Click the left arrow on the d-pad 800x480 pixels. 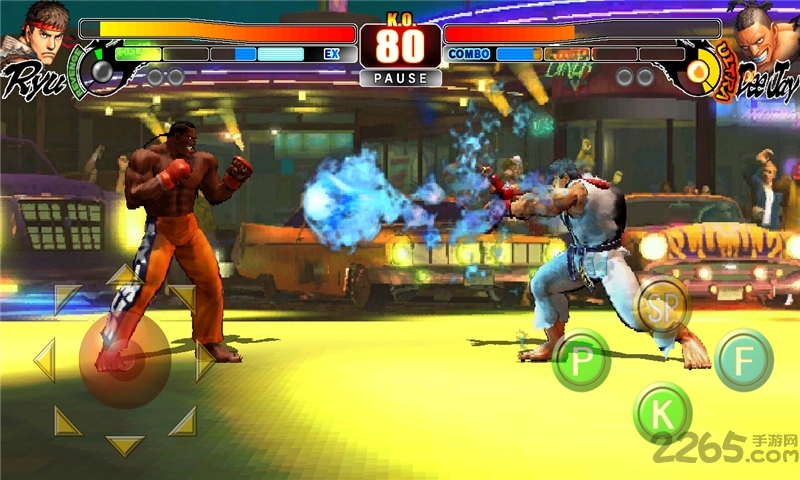pyautogui.click(x=44, y=360)
